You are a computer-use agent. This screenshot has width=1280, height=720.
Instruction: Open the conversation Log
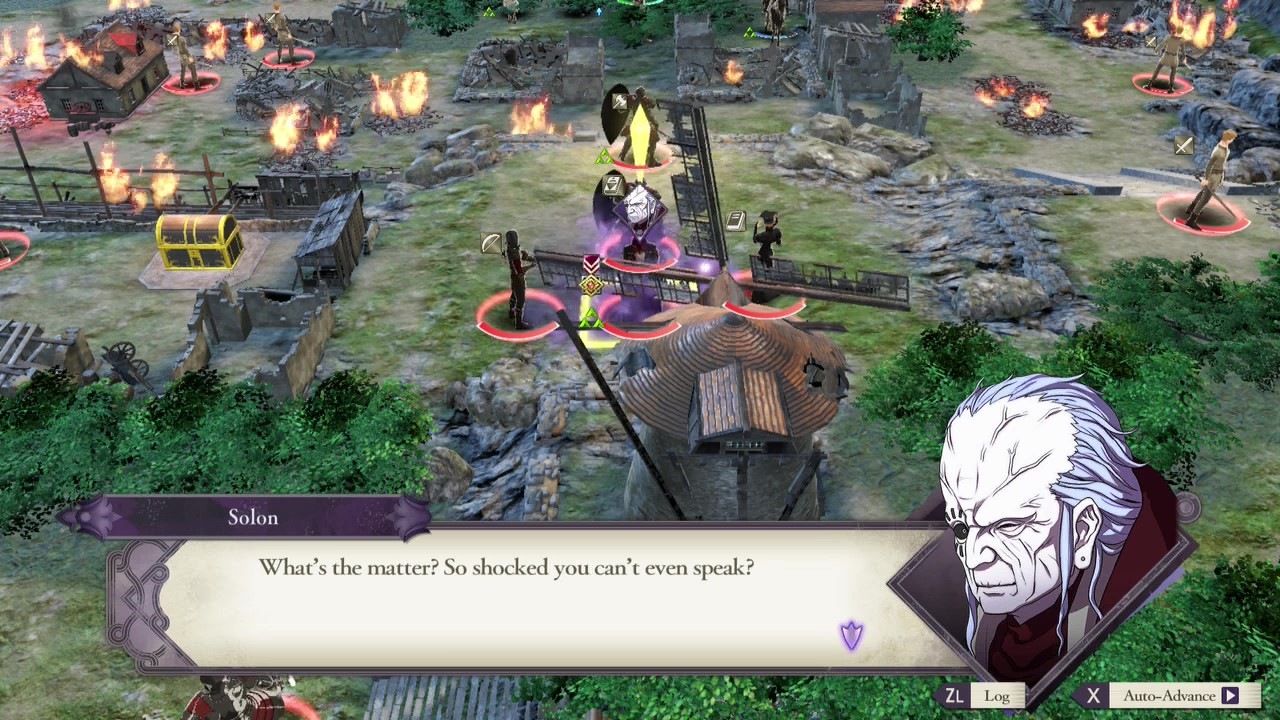(x=996, y=695)
